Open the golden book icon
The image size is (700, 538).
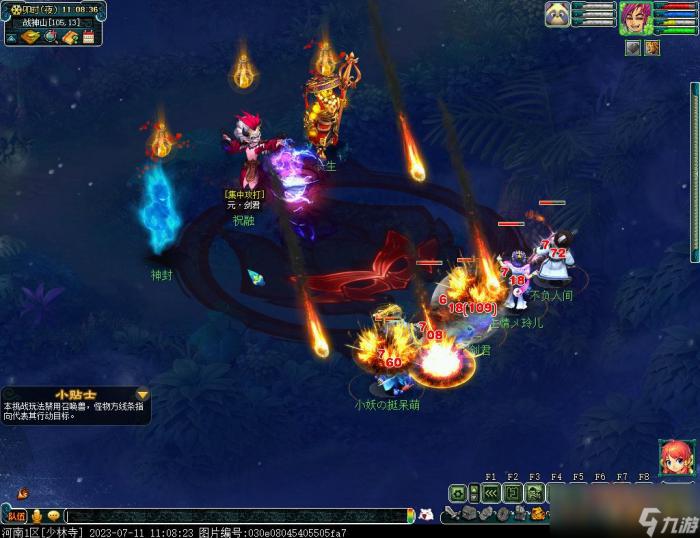coord(29,38)
